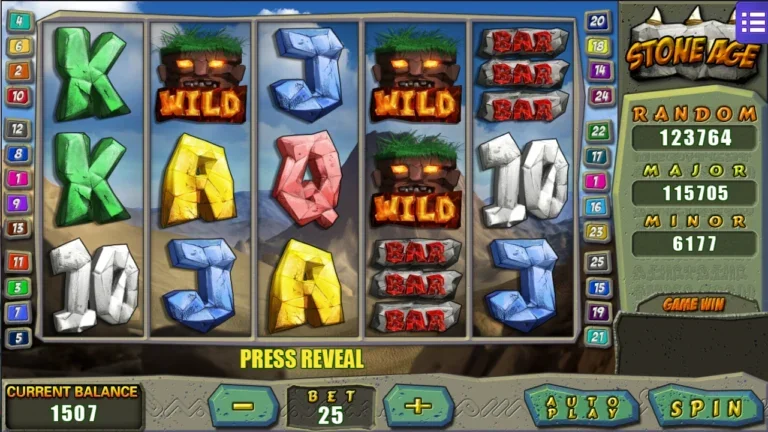This screenshot has width=768, height=432.
Task: Click the payline 21 marker
Action: (x=598, y=337)
